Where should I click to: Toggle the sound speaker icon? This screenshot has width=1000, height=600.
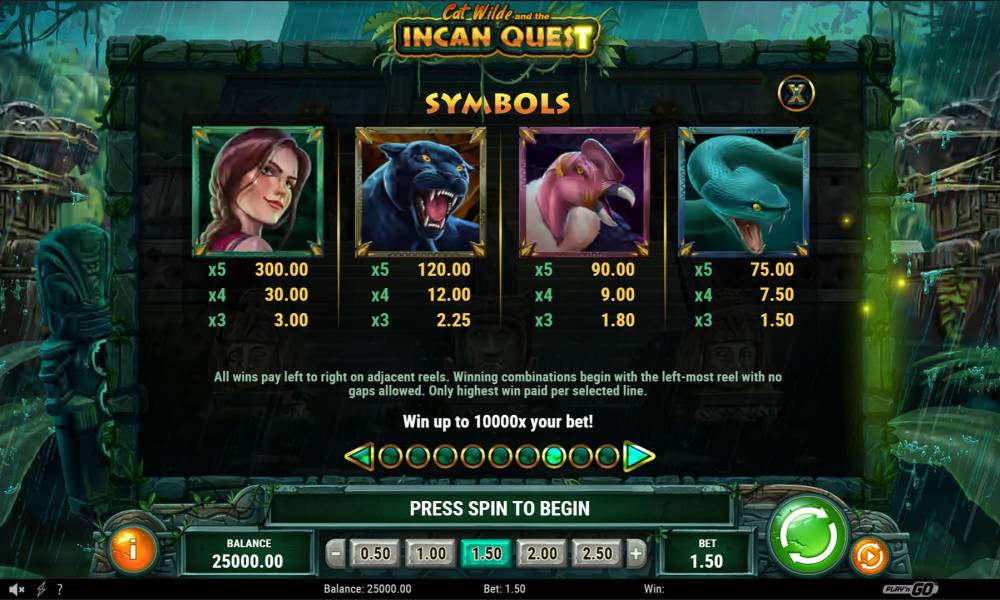click(17, 589)
